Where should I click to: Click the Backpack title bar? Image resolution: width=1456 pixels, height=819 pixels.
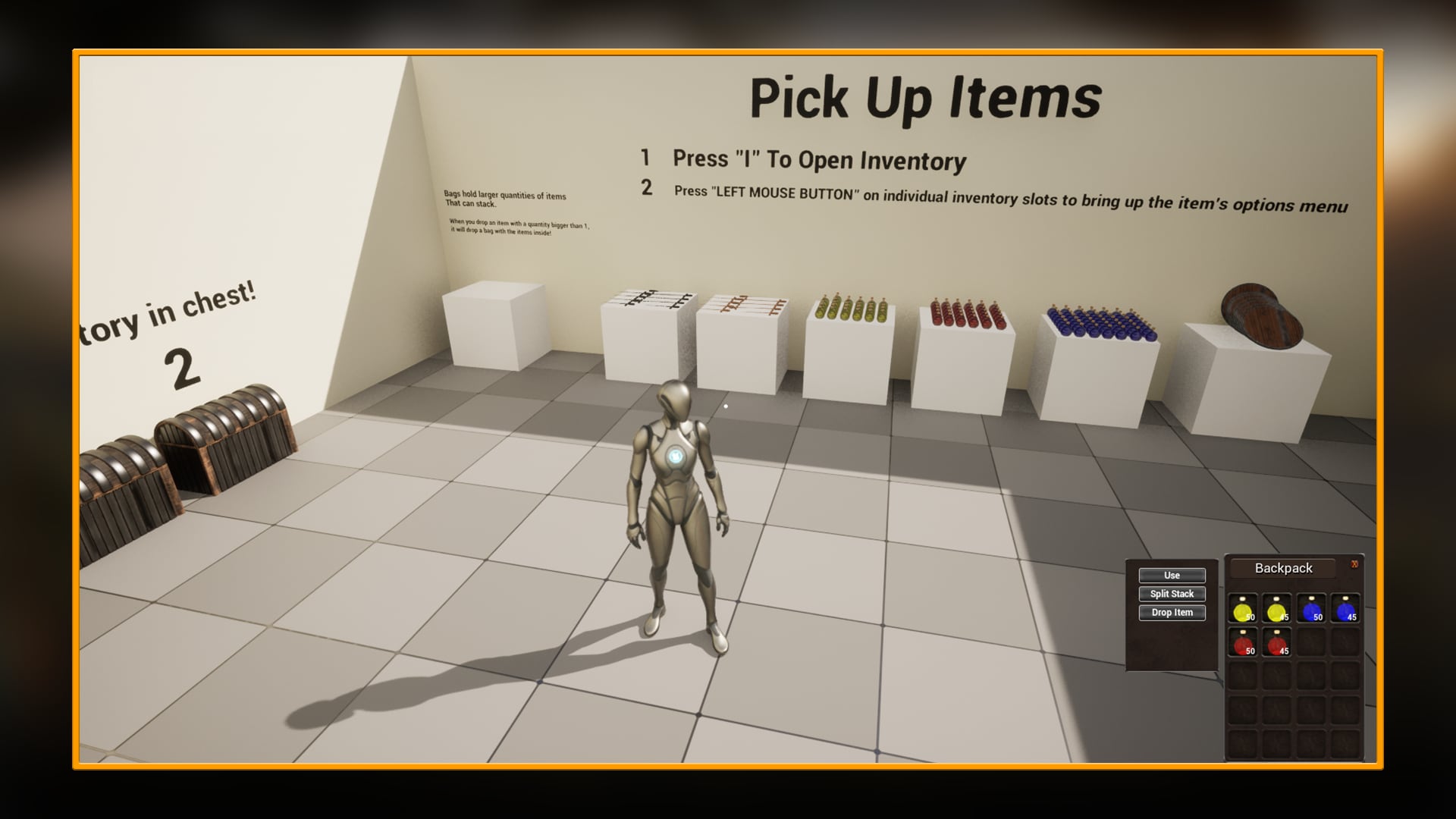(1282, 567)
